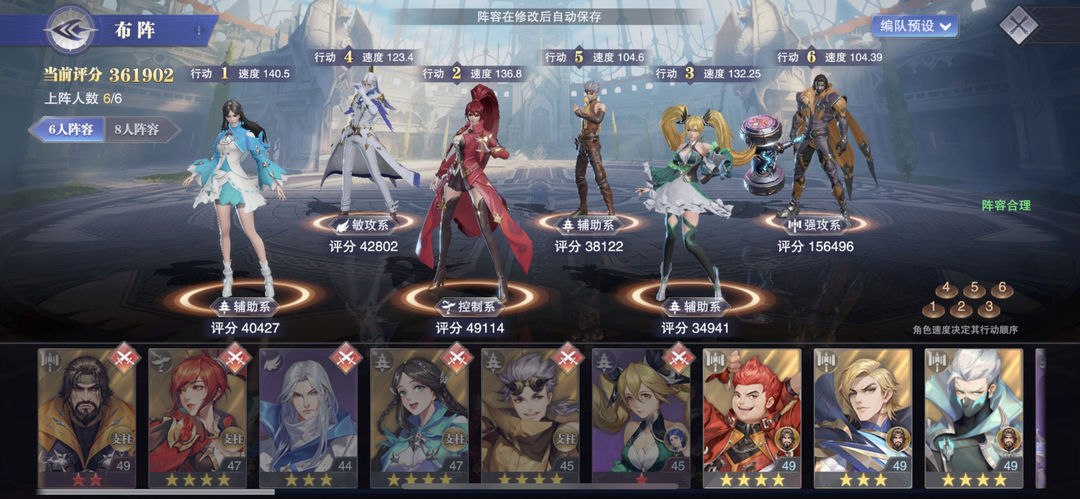The height and width of the screenshot is (499, 1080).
Task: Choose the blonde young man hero card
Action: point(862,416)
